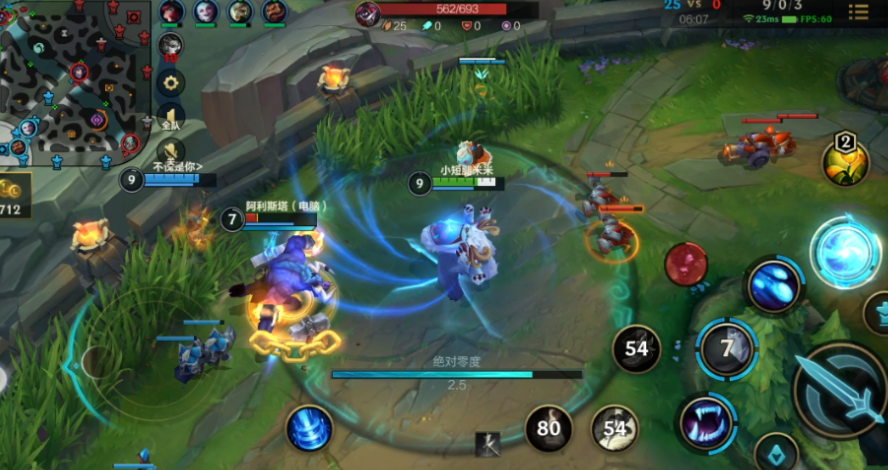Use the red potion item

tap(686, 264)
